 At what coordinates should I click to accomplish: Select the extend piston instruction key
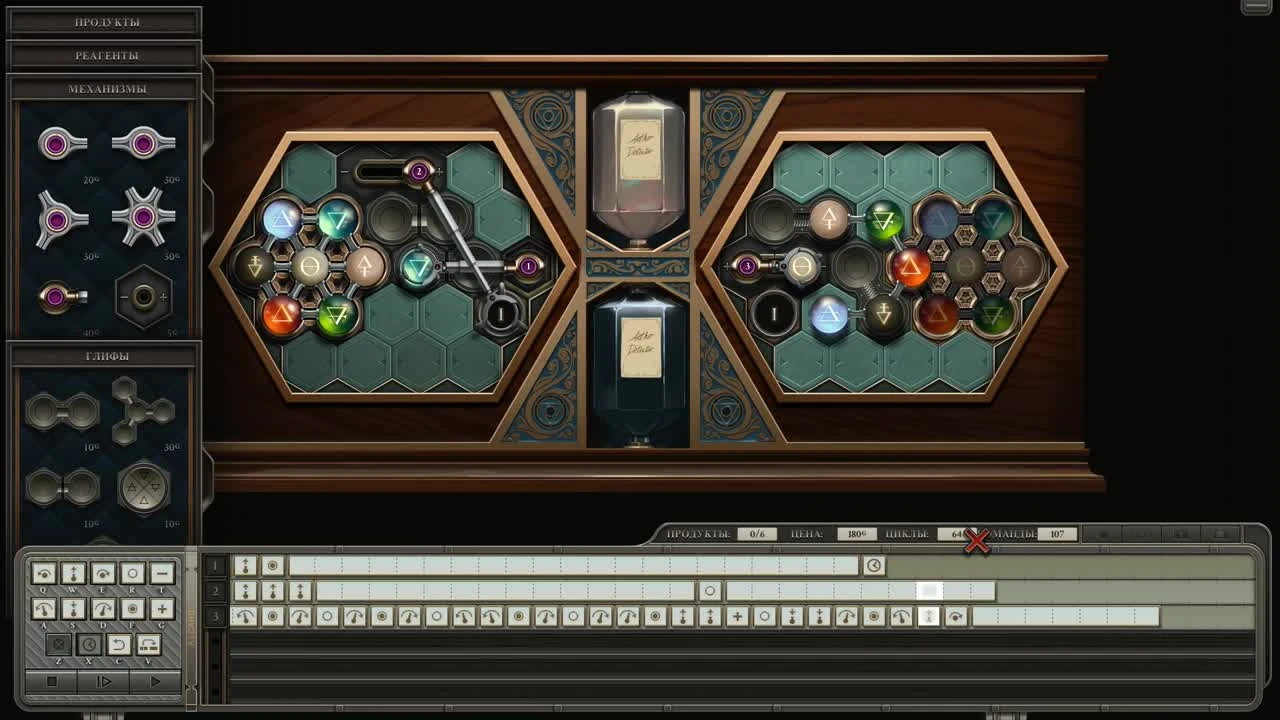(x=73, y=573)
